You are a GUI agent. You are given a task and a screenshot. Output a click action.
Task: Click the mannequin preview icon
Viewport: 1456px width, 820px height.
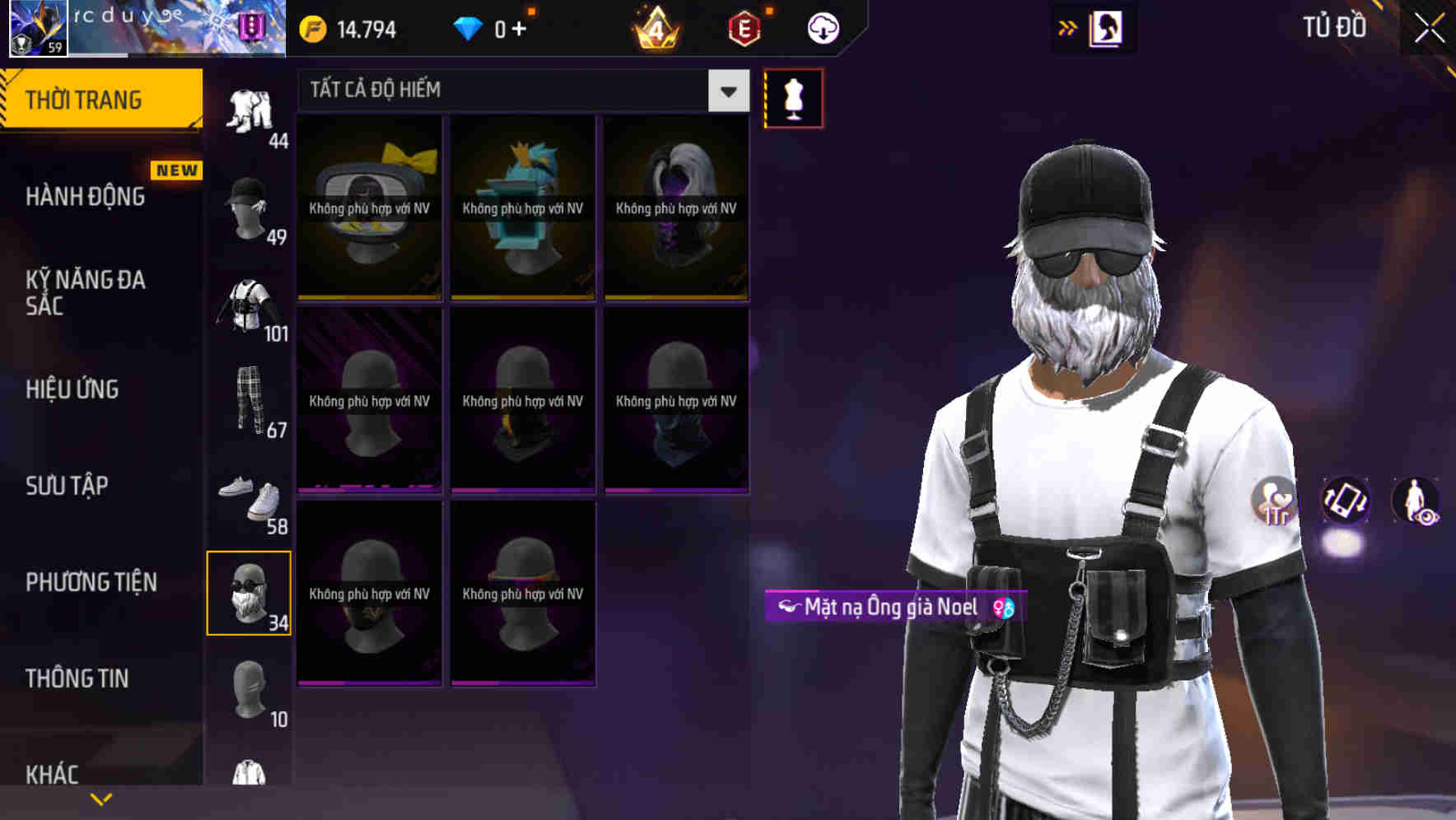[x=793, y=97]
